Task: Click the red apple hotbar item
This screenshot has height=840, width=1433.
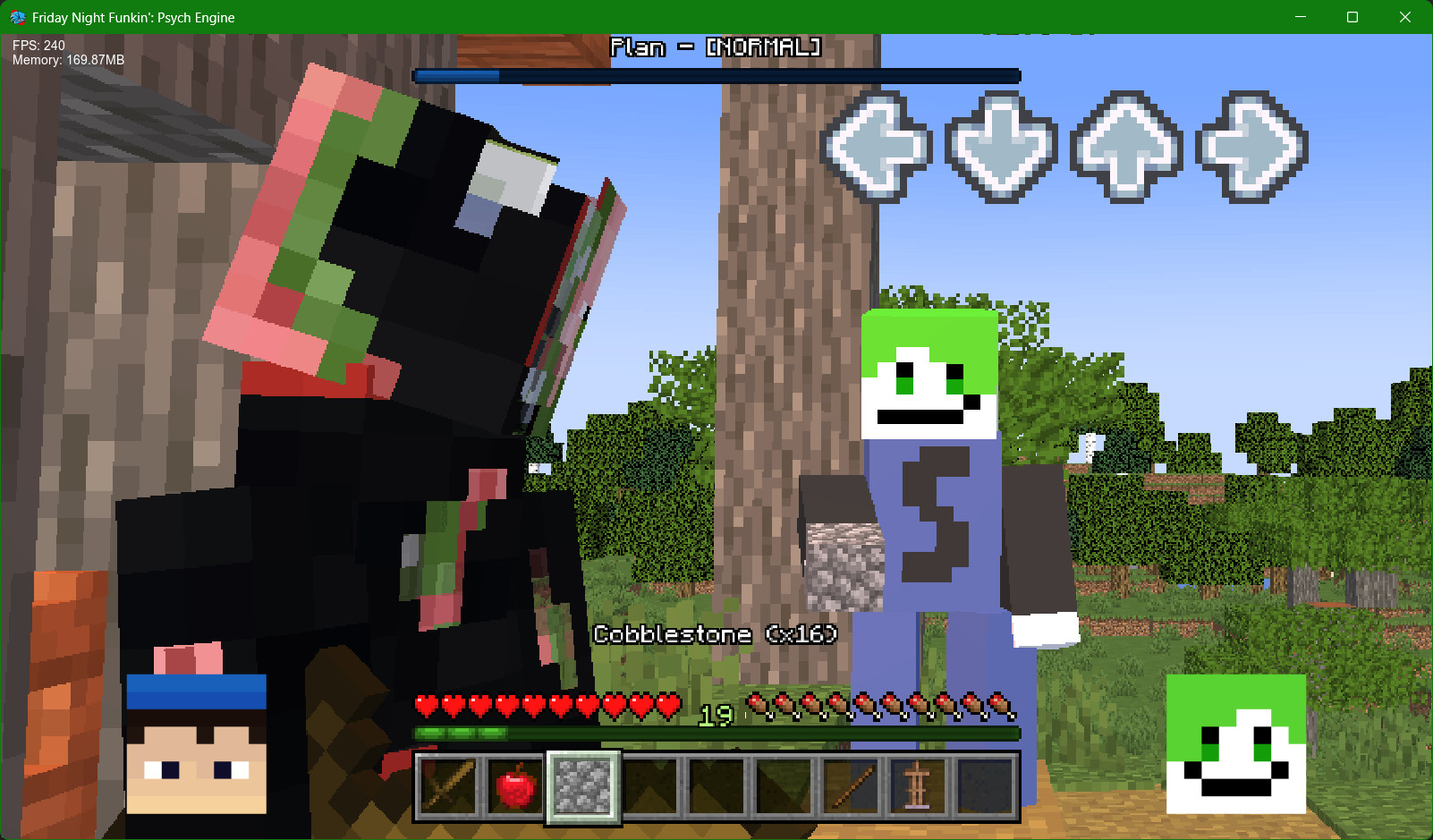Action: click(x=515, y=788)
